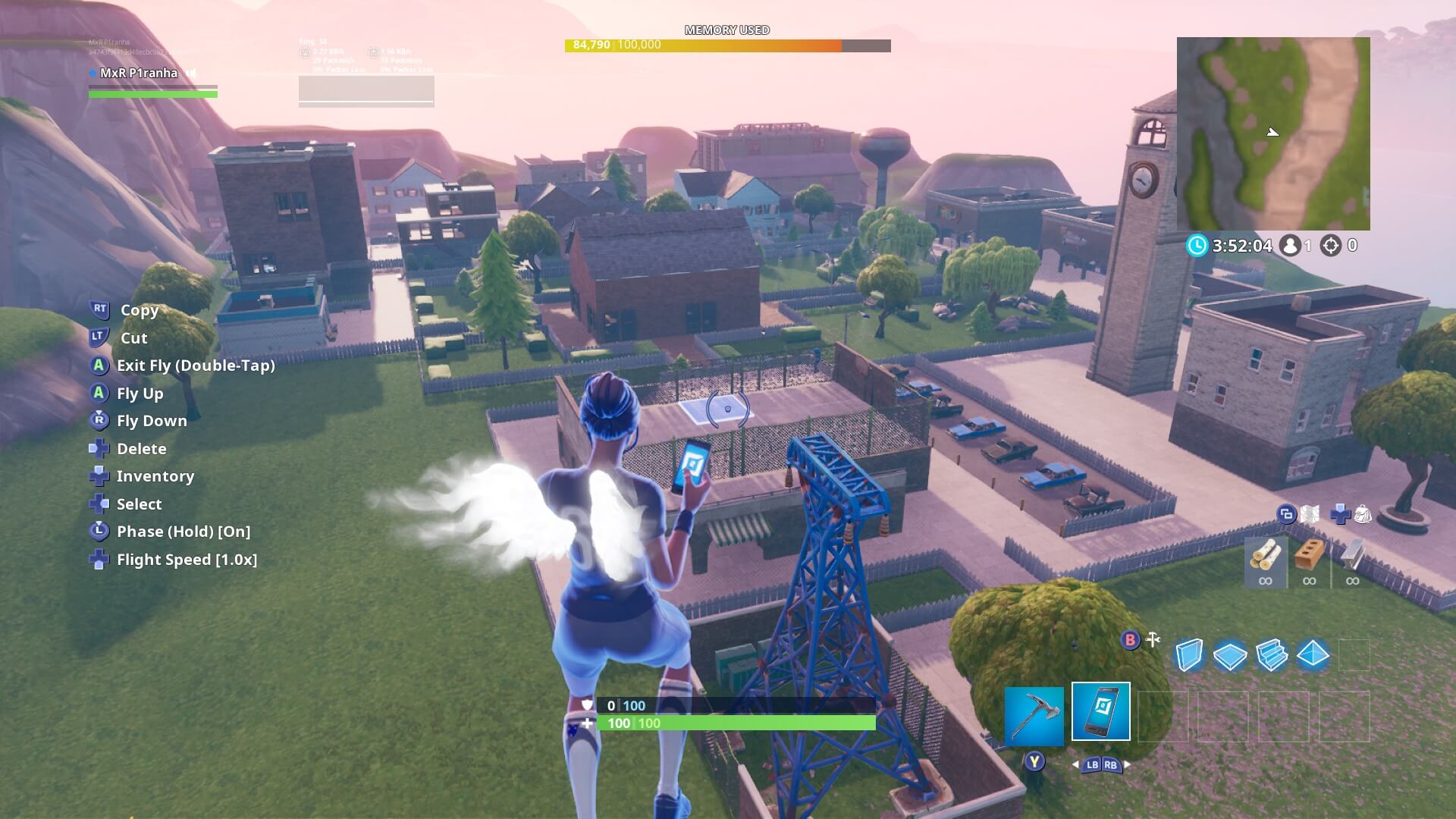Choose the wall building piece

1188,654
